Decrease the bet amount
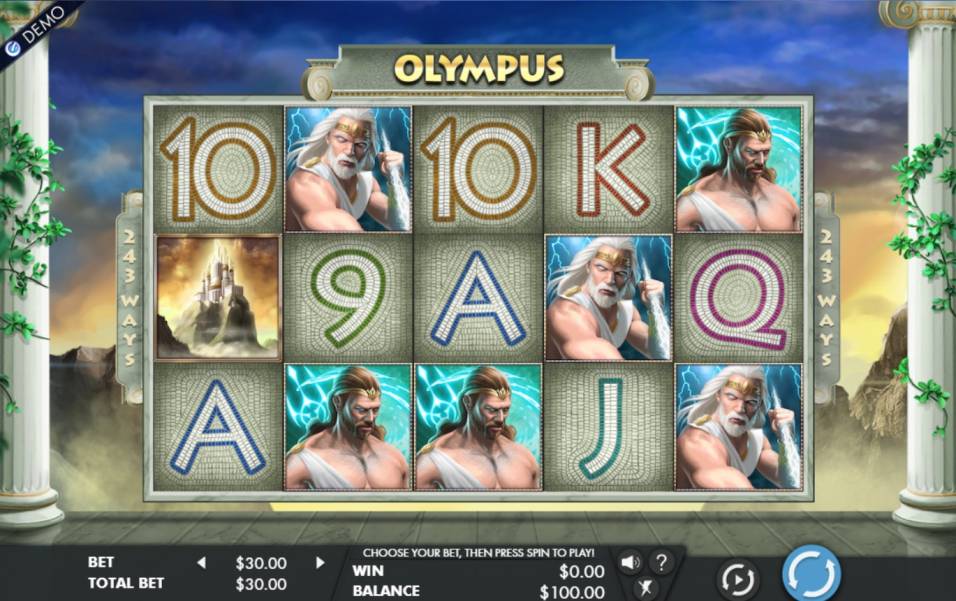 [201, 563]
